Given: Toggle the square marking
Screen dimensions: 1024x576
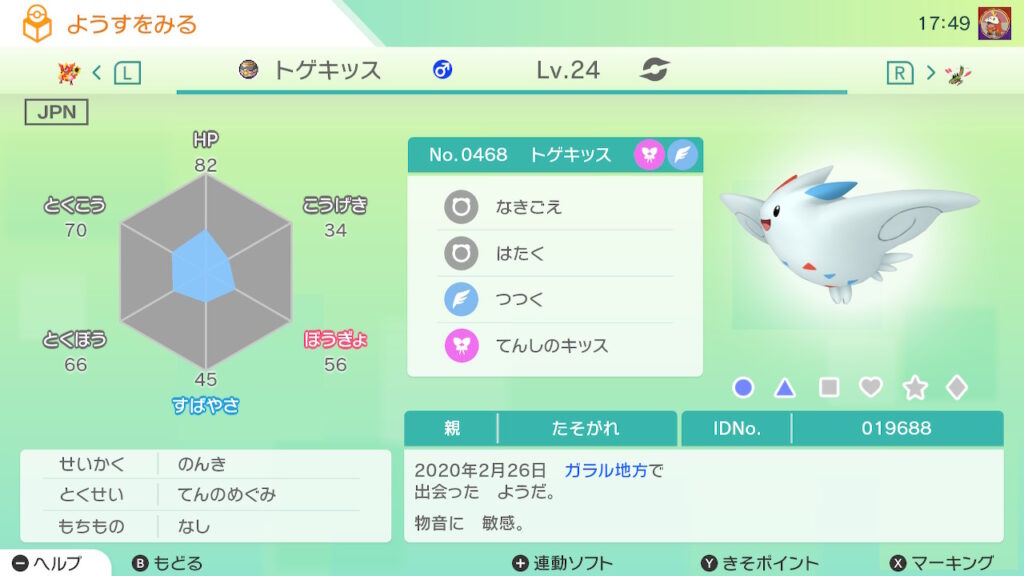Looking at the screenshot, I should pos(829,388).
